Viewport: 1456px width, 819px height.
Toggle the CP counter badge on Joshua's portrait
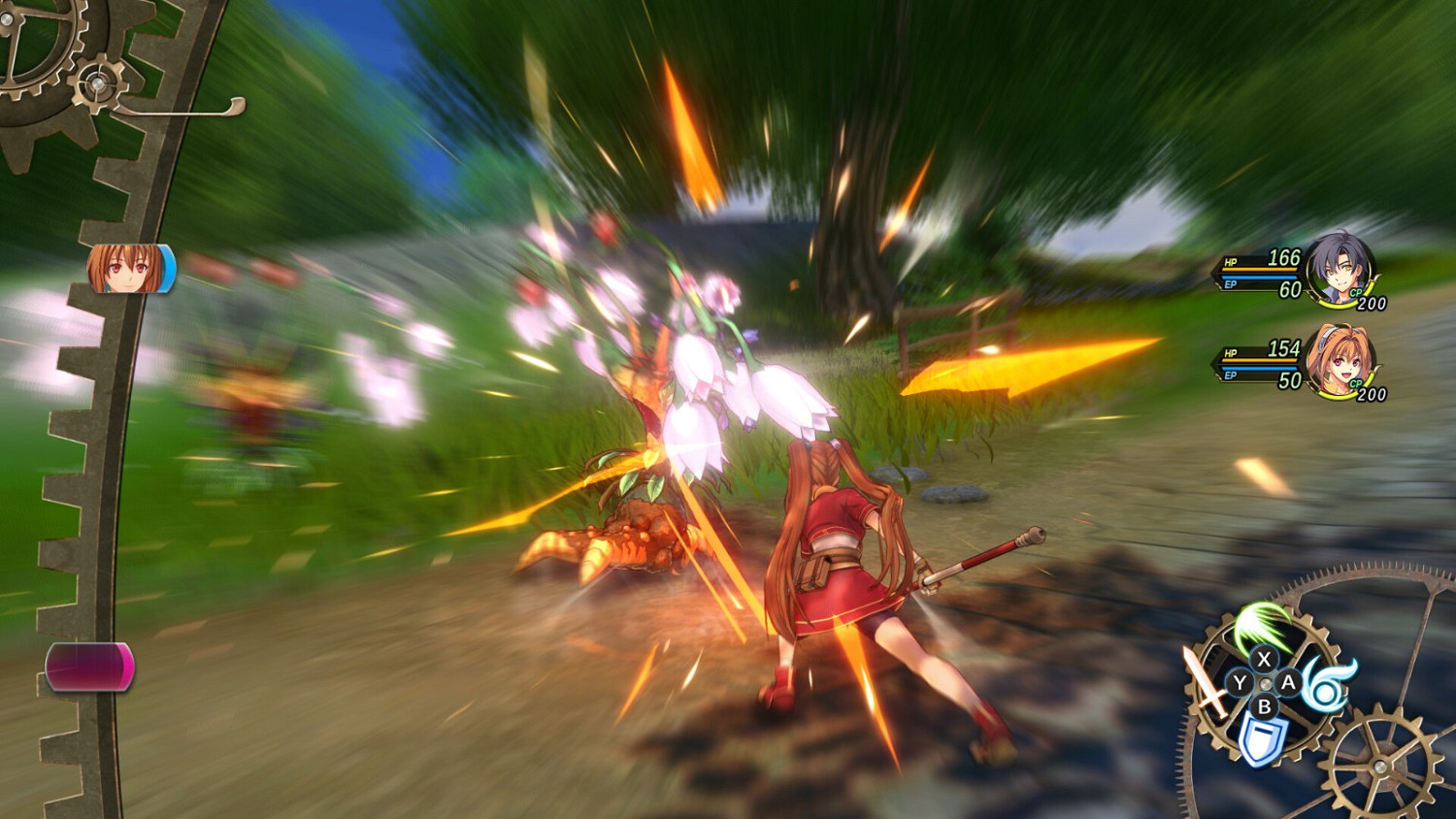pos(1356,292)
